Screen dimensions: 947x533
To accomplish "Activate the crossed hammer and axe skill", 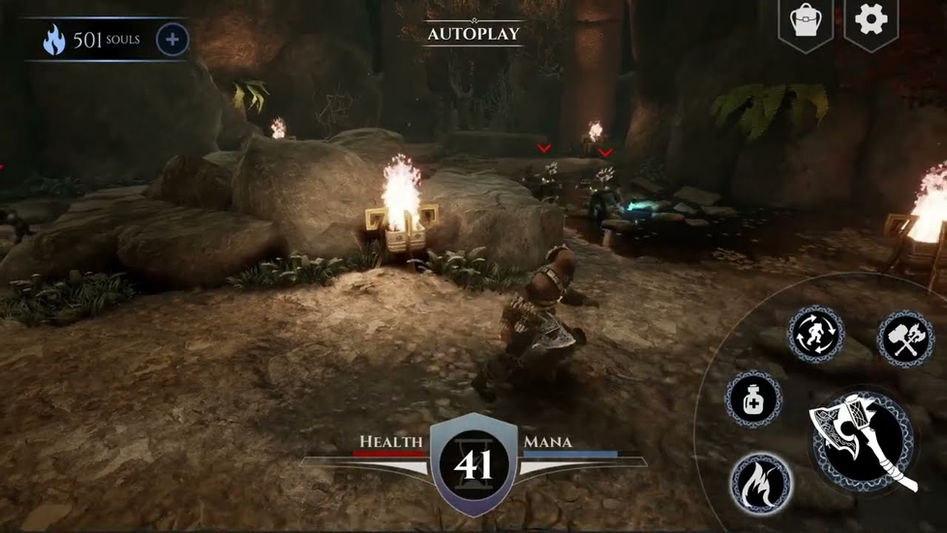I will (x=905, y=338).
